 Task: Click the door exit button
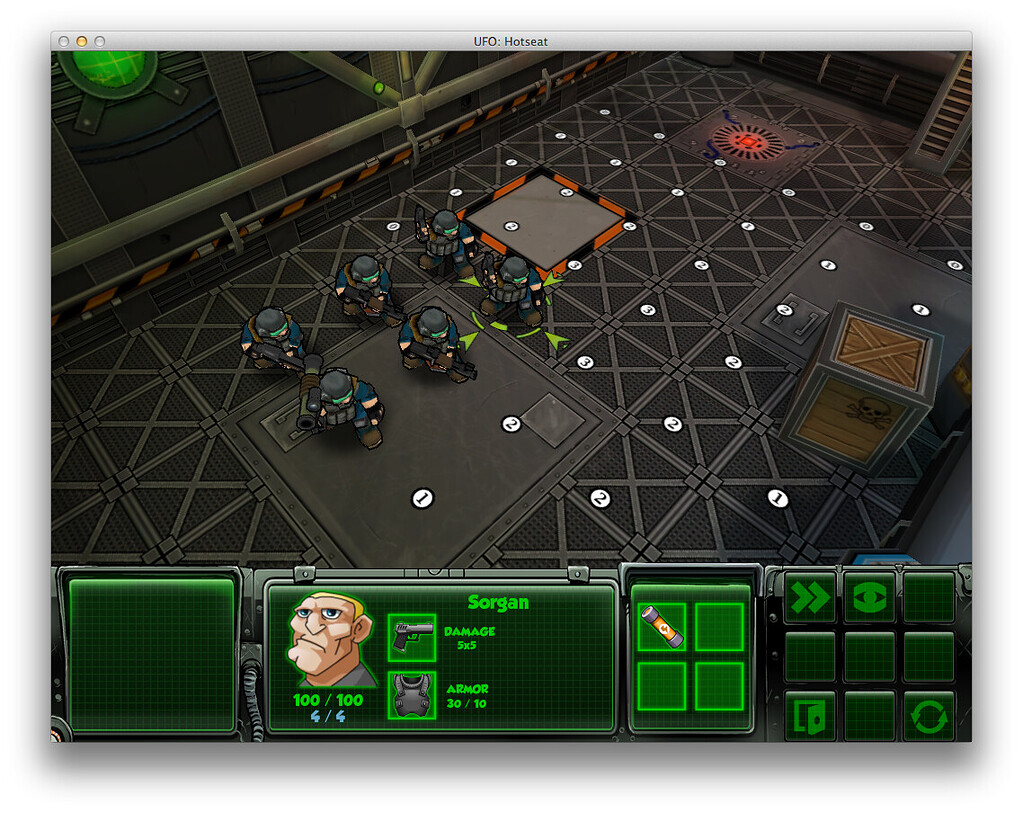pyautogui.click(x=810, y=716)
